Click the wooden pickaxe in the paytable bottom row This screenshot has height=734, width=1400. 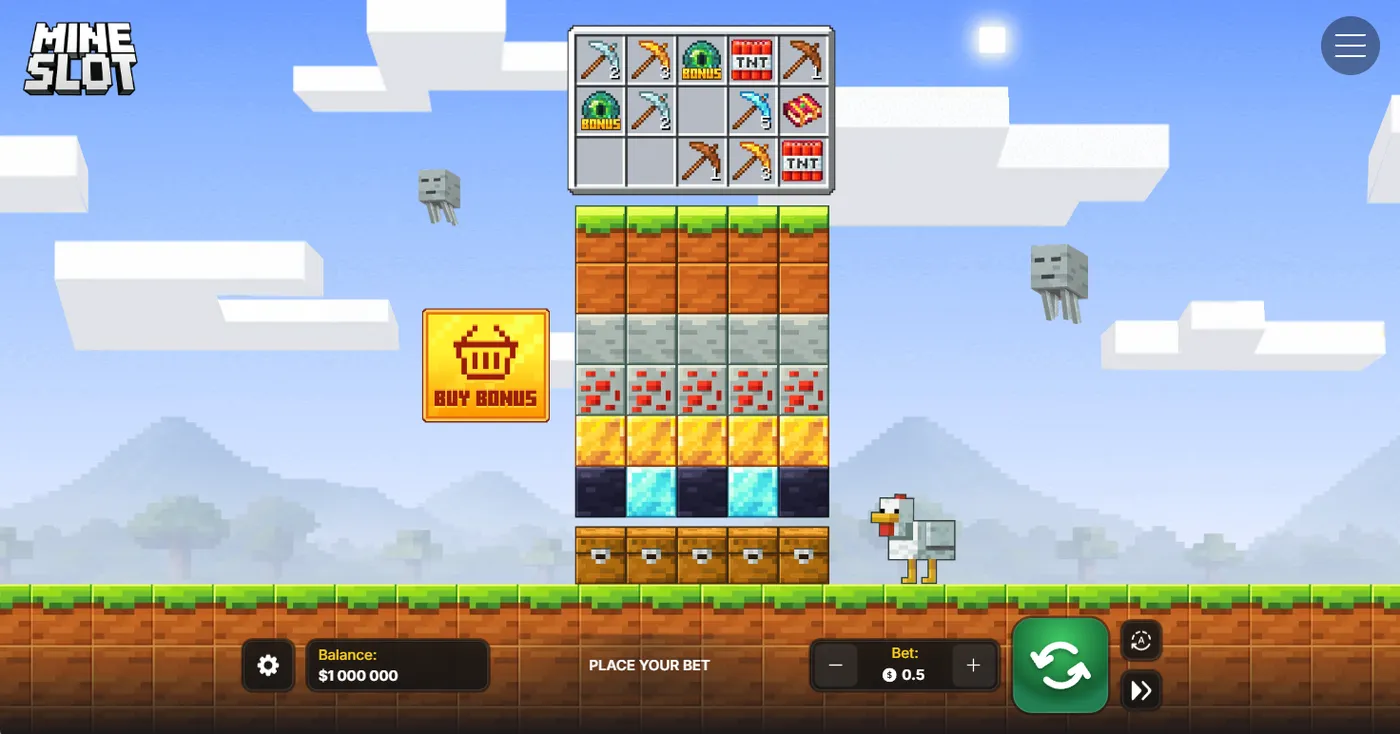703,161
